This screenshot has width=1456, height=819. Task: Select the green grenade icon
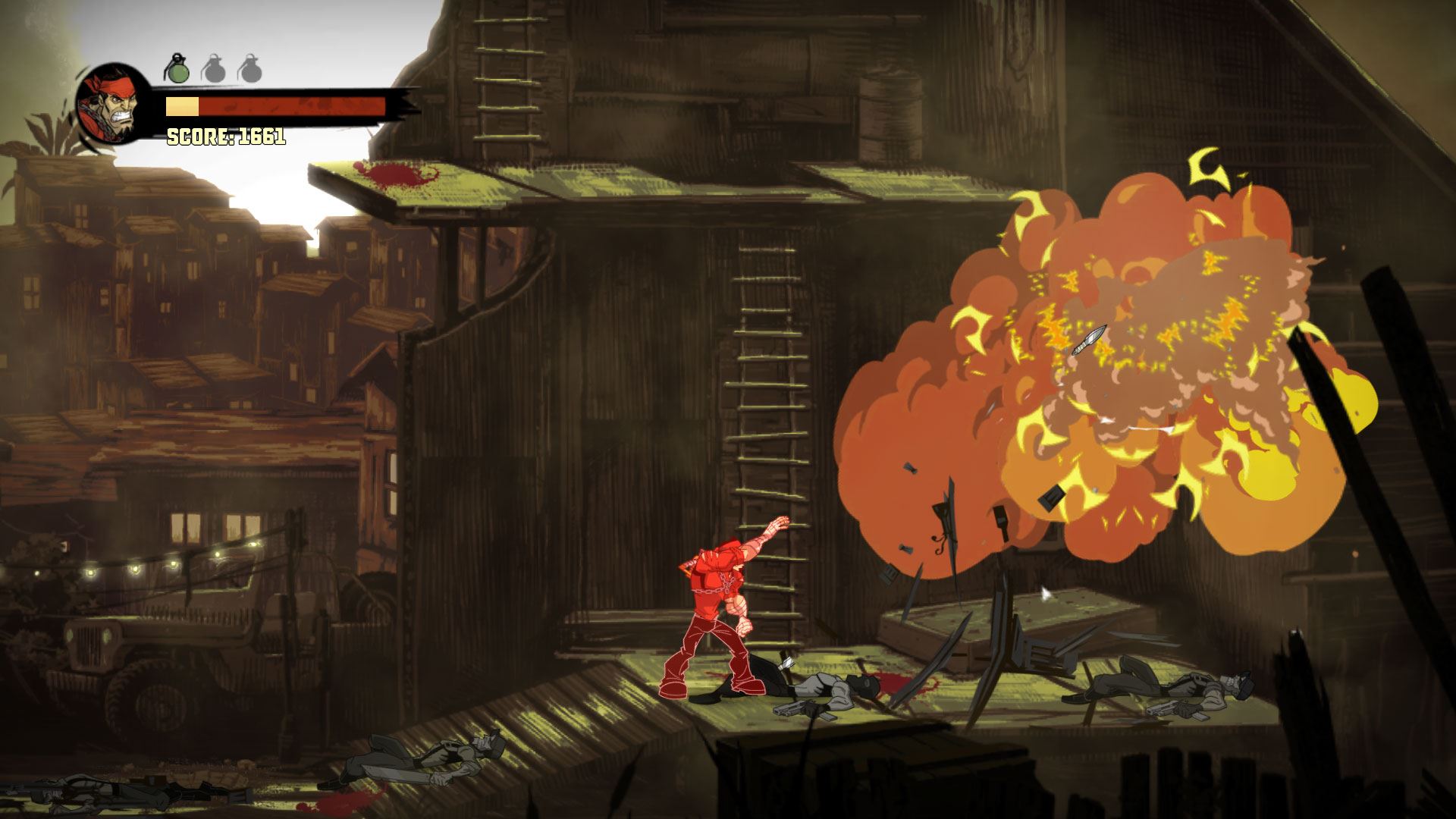(177, 69)
